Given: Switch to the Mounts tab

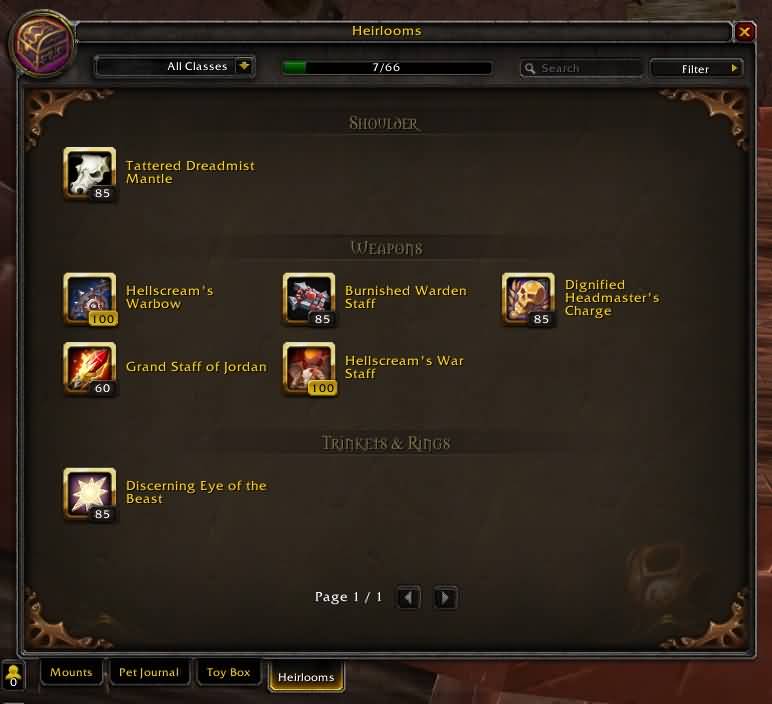Looking at the screenshot, I should coord(72,673).
